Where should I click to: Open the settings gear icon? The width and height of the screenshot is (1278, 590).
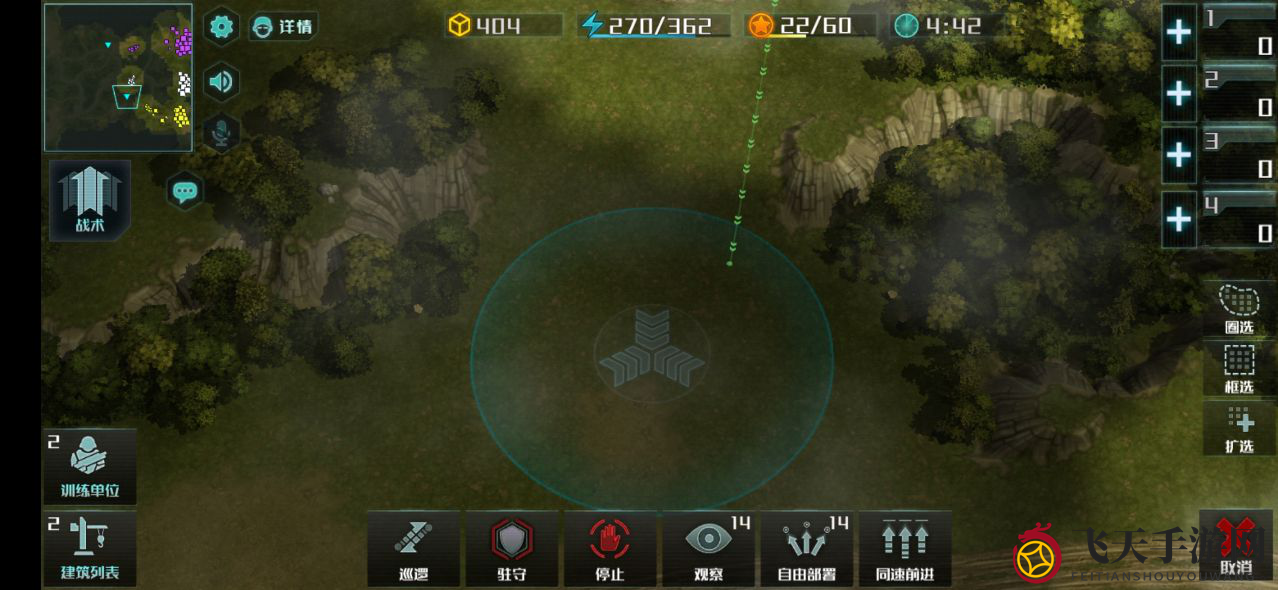pos(221,27)
